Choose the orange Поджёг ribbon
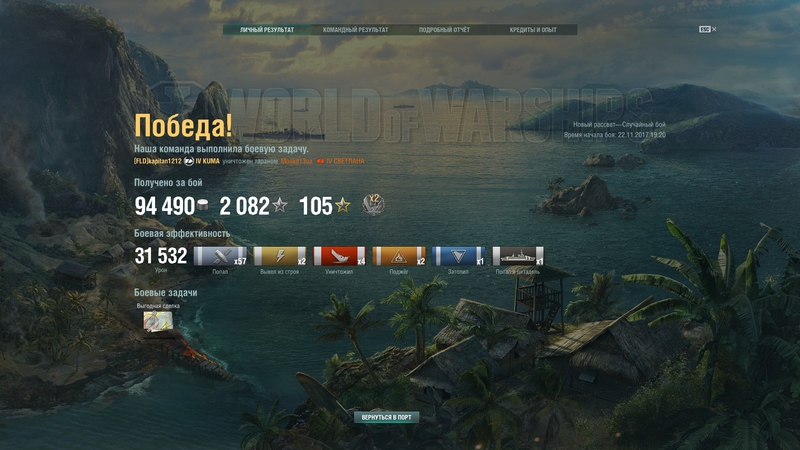The height and width of the screenshot is (450, 800). 399,256
